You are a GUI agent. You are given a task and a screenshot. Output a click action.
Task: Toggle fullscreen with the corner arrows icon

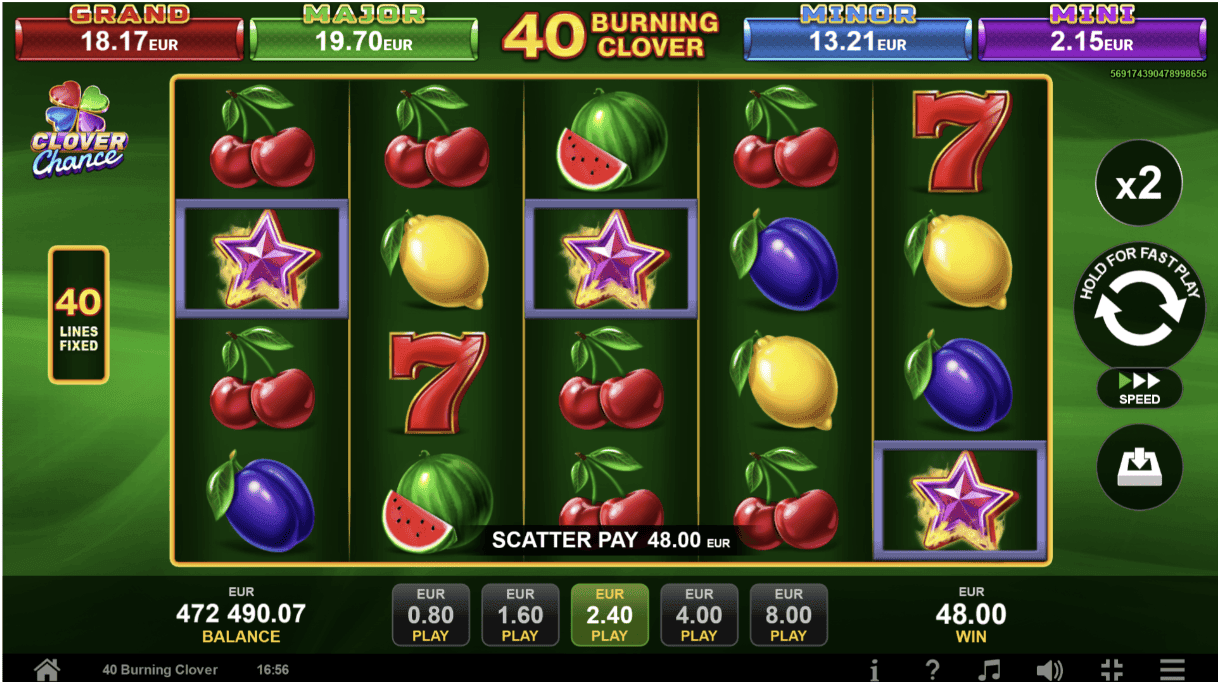(1112, 669)
